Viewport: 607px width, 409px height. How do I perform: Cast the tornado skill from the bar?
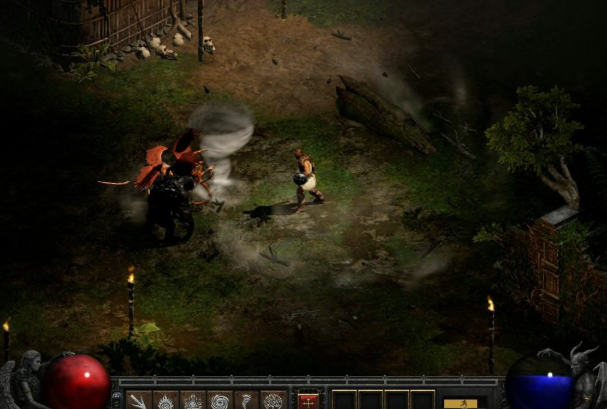coord(245,400)
